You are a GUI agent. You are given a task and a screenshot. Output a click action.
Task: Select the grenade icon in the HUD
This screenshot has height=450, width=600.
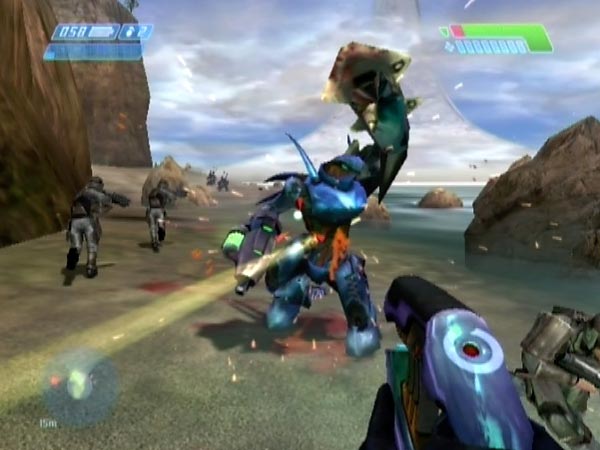pyautogui.click(x=127, y=32)
